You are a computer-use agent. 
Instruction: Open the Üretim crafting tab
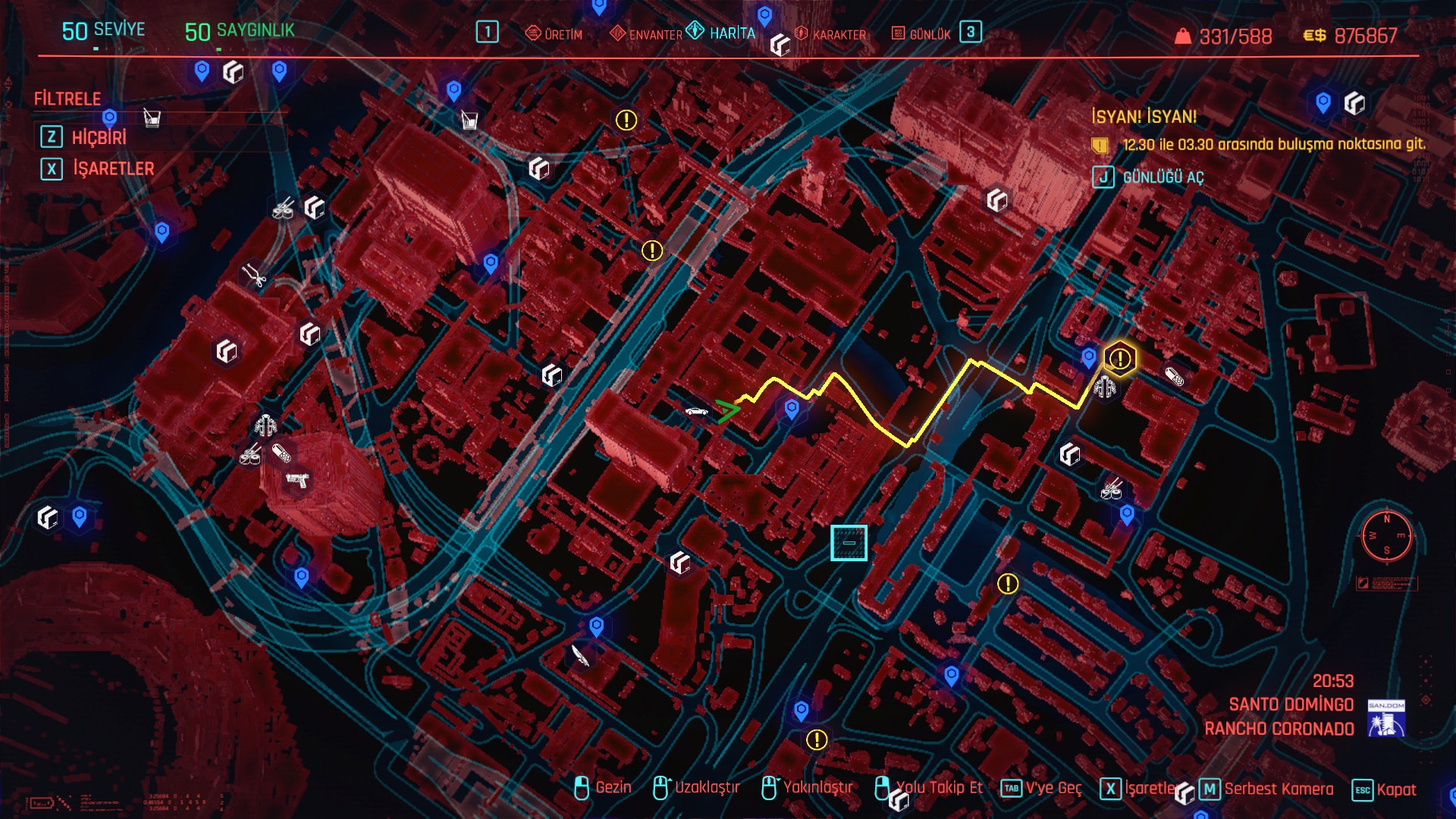tap(554, 34)
